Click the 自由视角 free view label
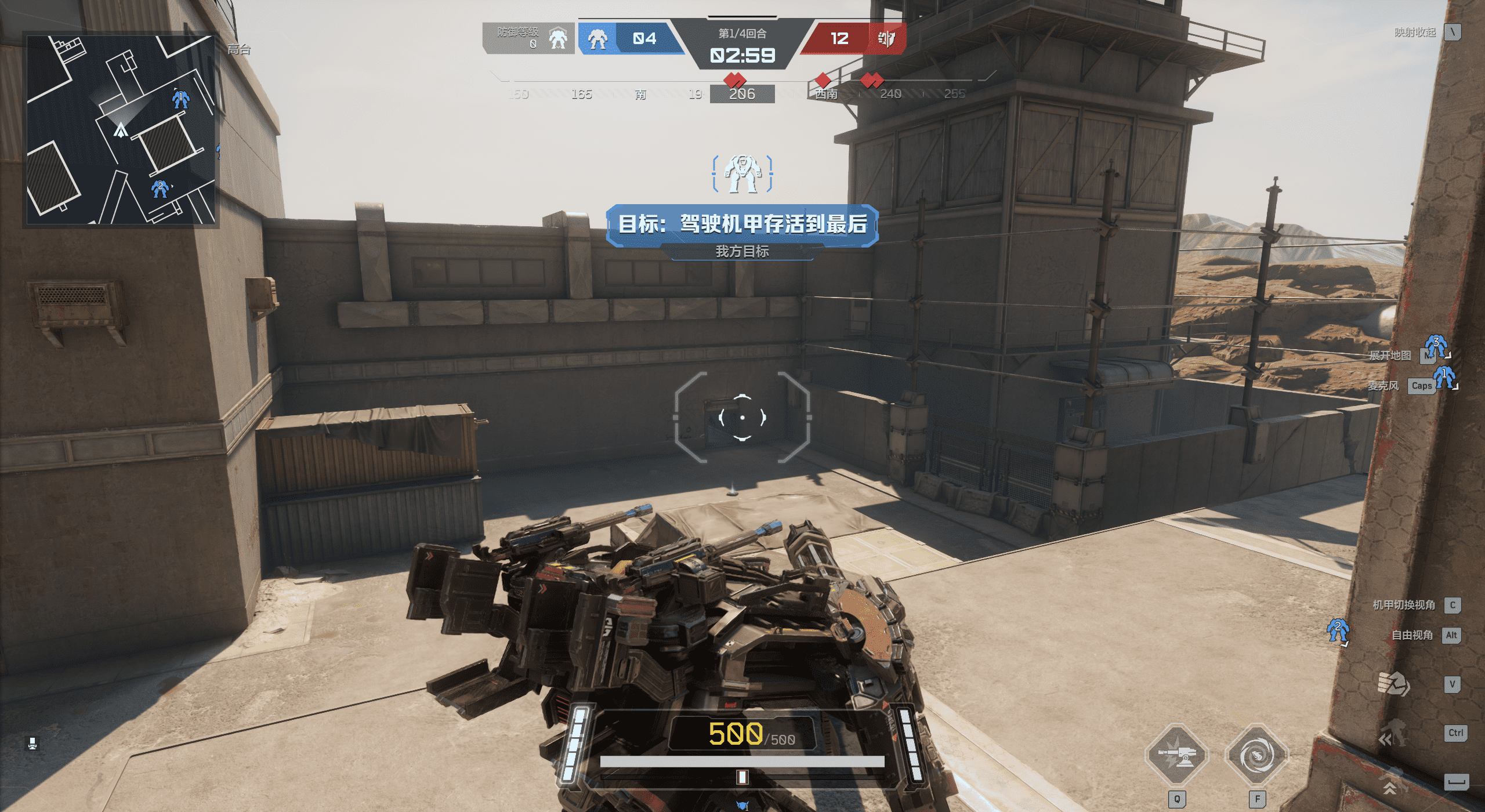 [x=1412, y=635]
